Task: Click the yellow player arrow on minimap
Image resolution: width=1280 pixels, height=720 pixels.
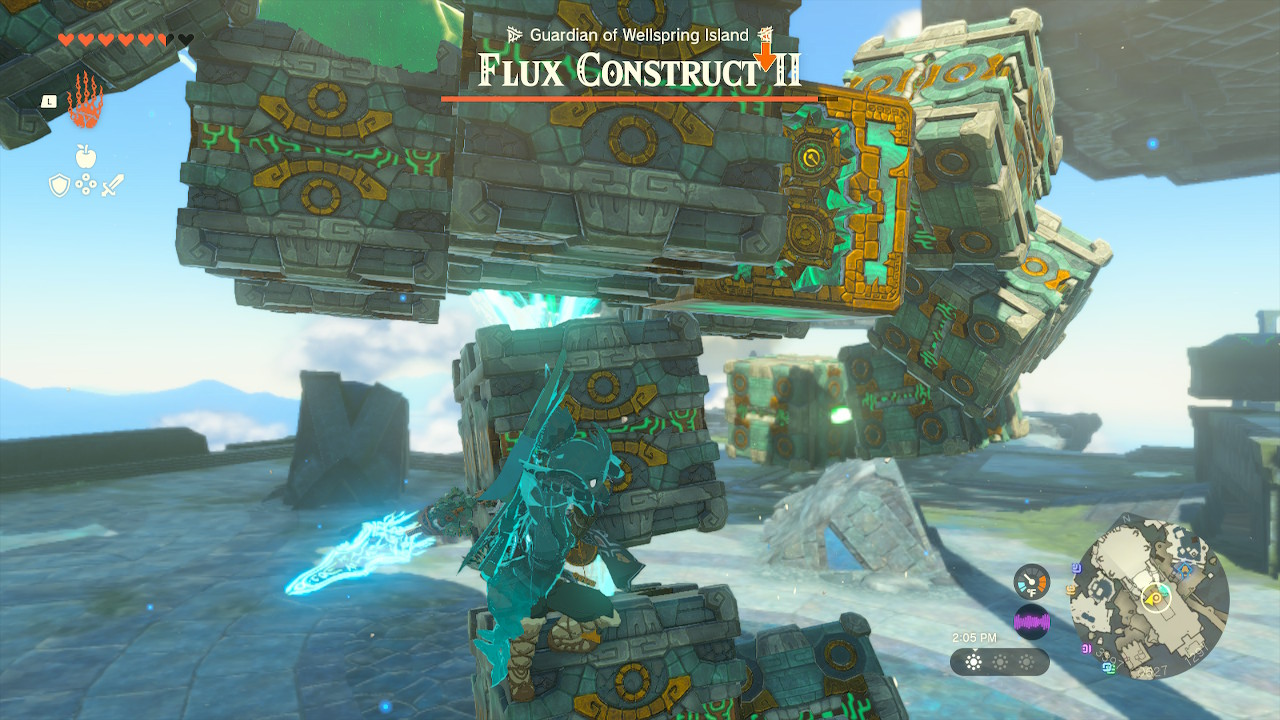Action: click(1152, 598)
